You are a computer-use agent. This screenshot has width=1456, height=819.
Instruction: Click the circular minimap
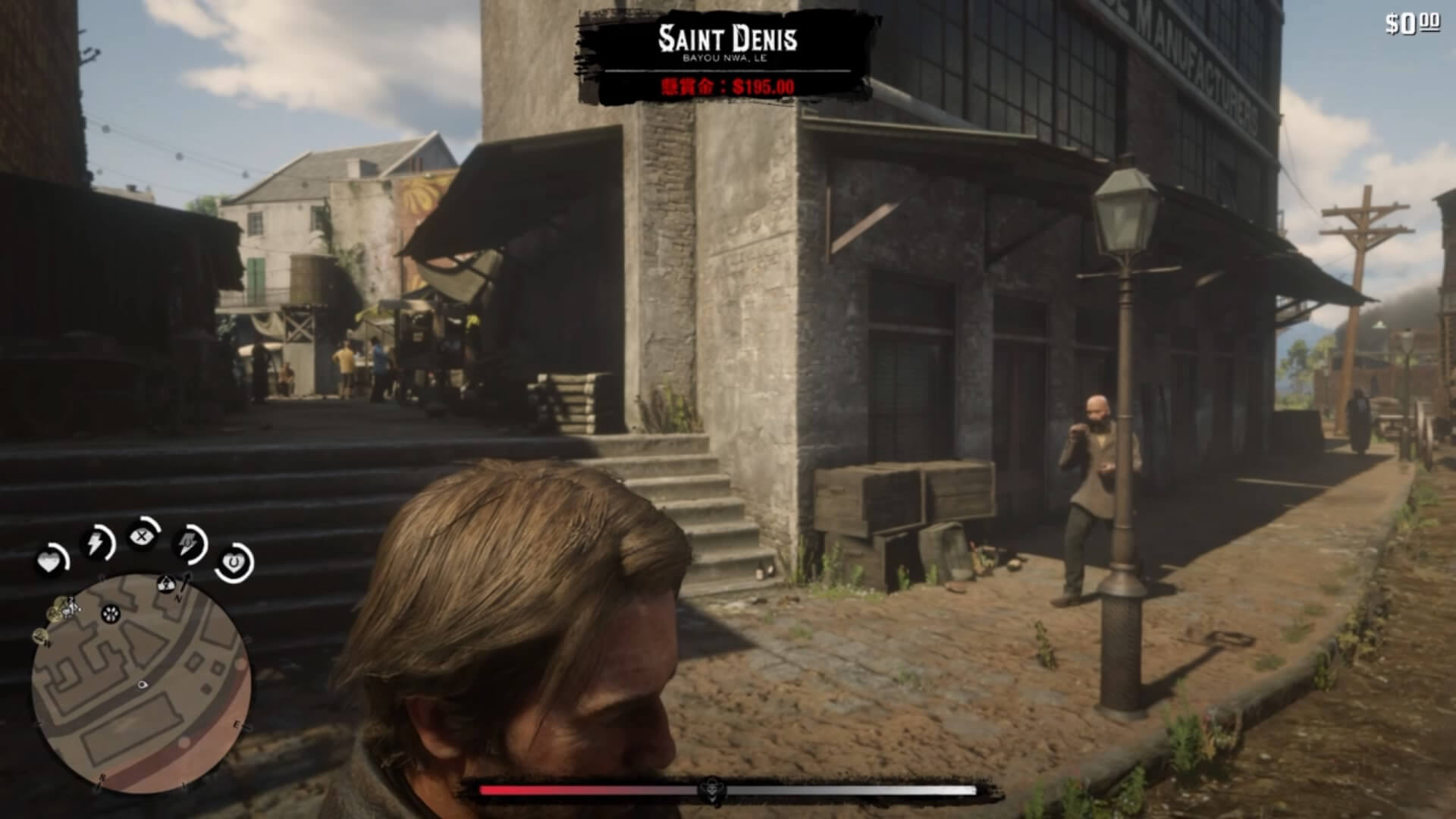142,682
